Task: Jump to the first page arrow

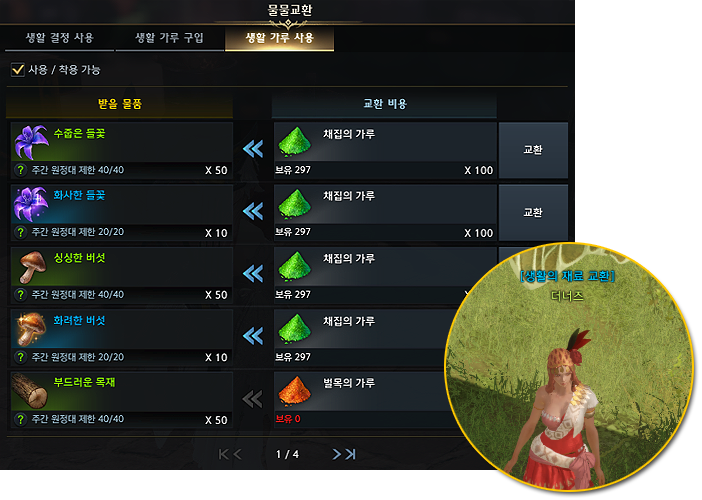Action: coord(223,454)
